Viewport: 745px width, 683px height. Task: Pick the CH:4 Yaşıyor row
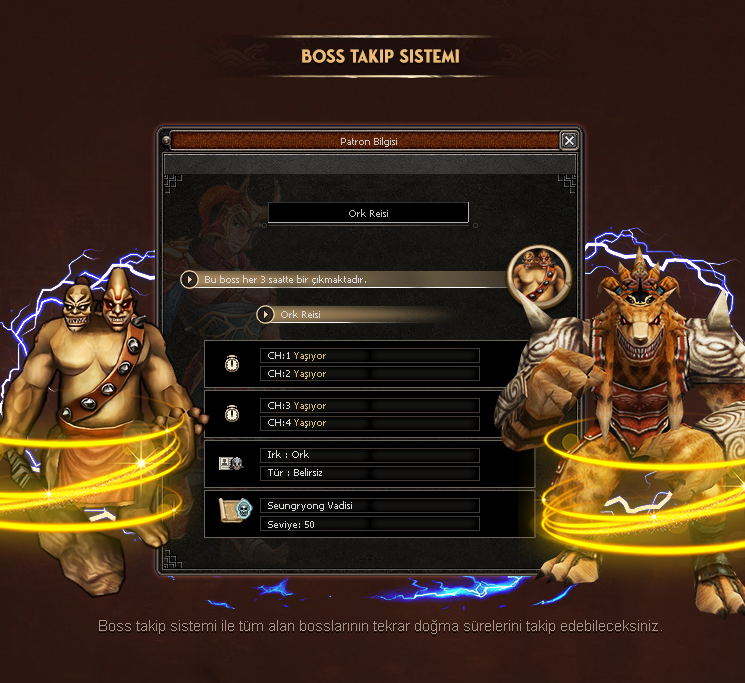pyautogui.click(x=369, y=423)
